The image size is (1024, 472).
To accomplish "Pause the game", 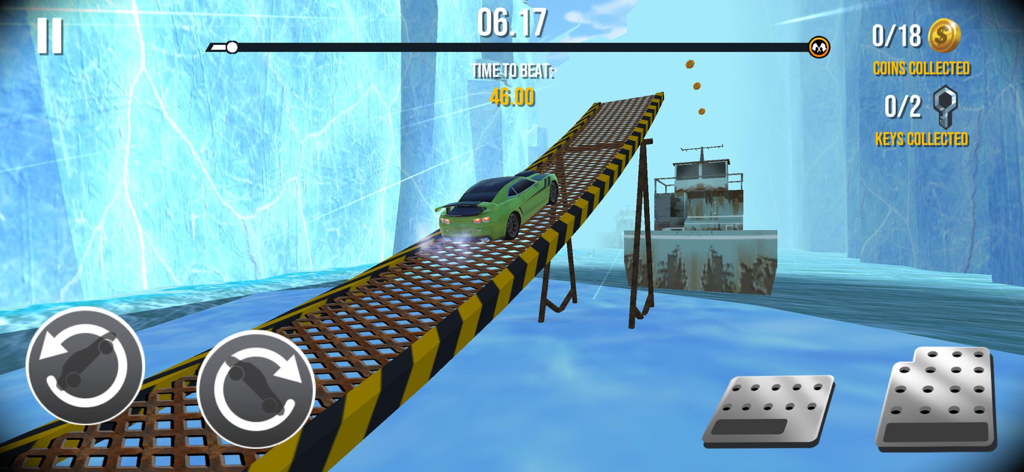I will pyautogui.click(x=49, y=36).
